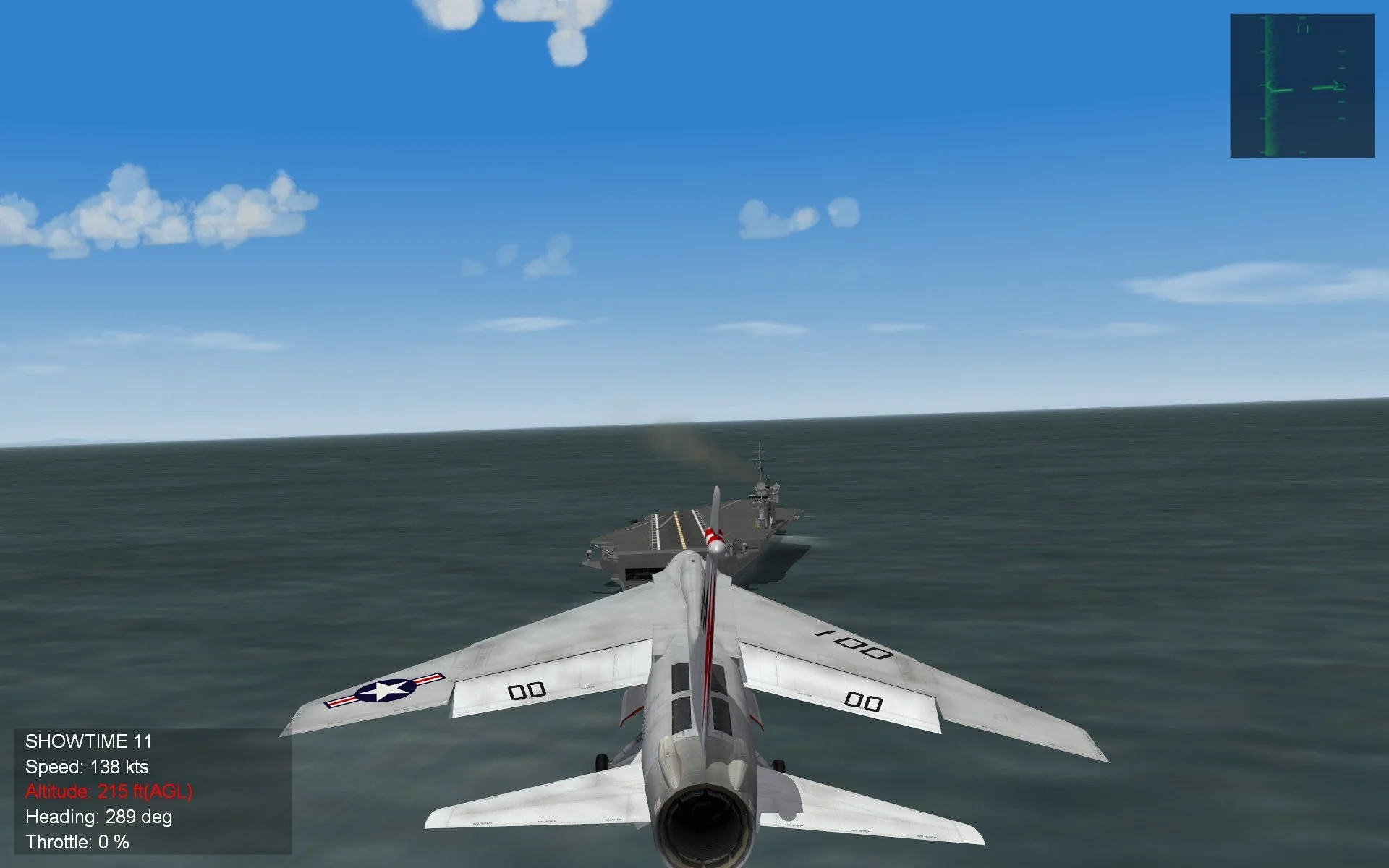Toggle the Altitude warning readout

pyautogui.click(x=109, y=793)
